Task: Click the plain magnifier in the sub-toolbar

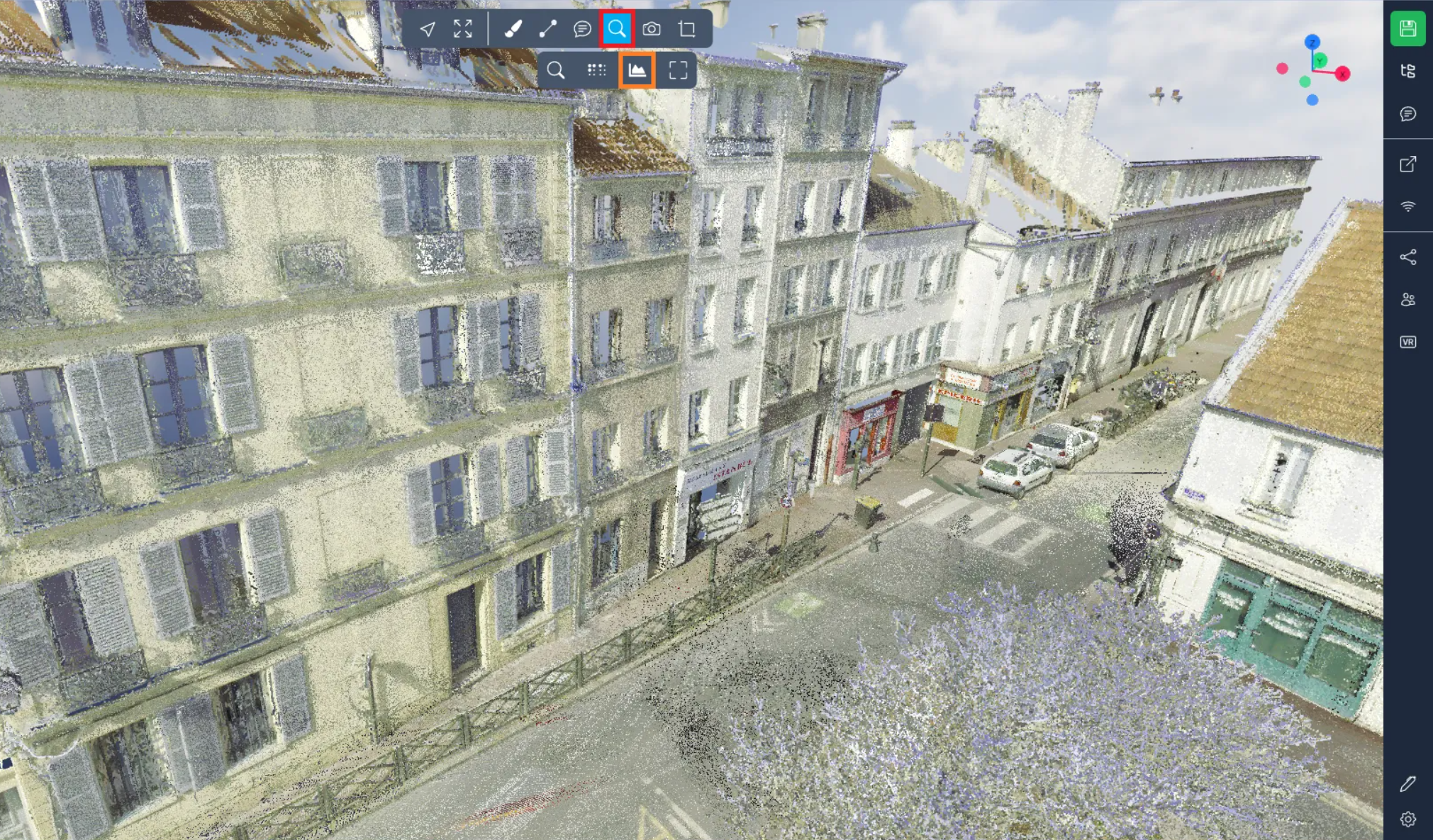Action: [556, 70]
